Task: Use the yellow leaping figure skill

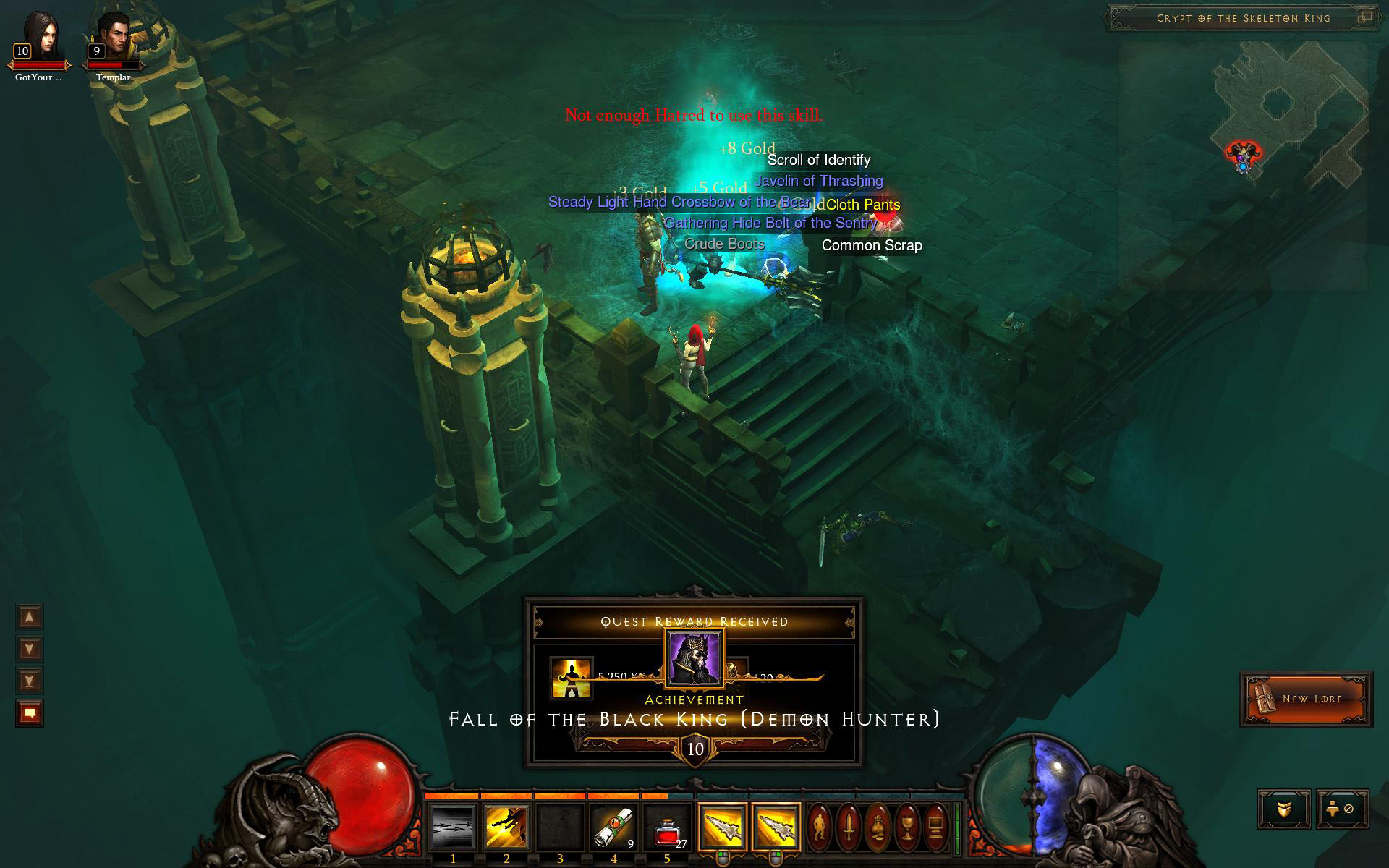Action: click(506, 826)
